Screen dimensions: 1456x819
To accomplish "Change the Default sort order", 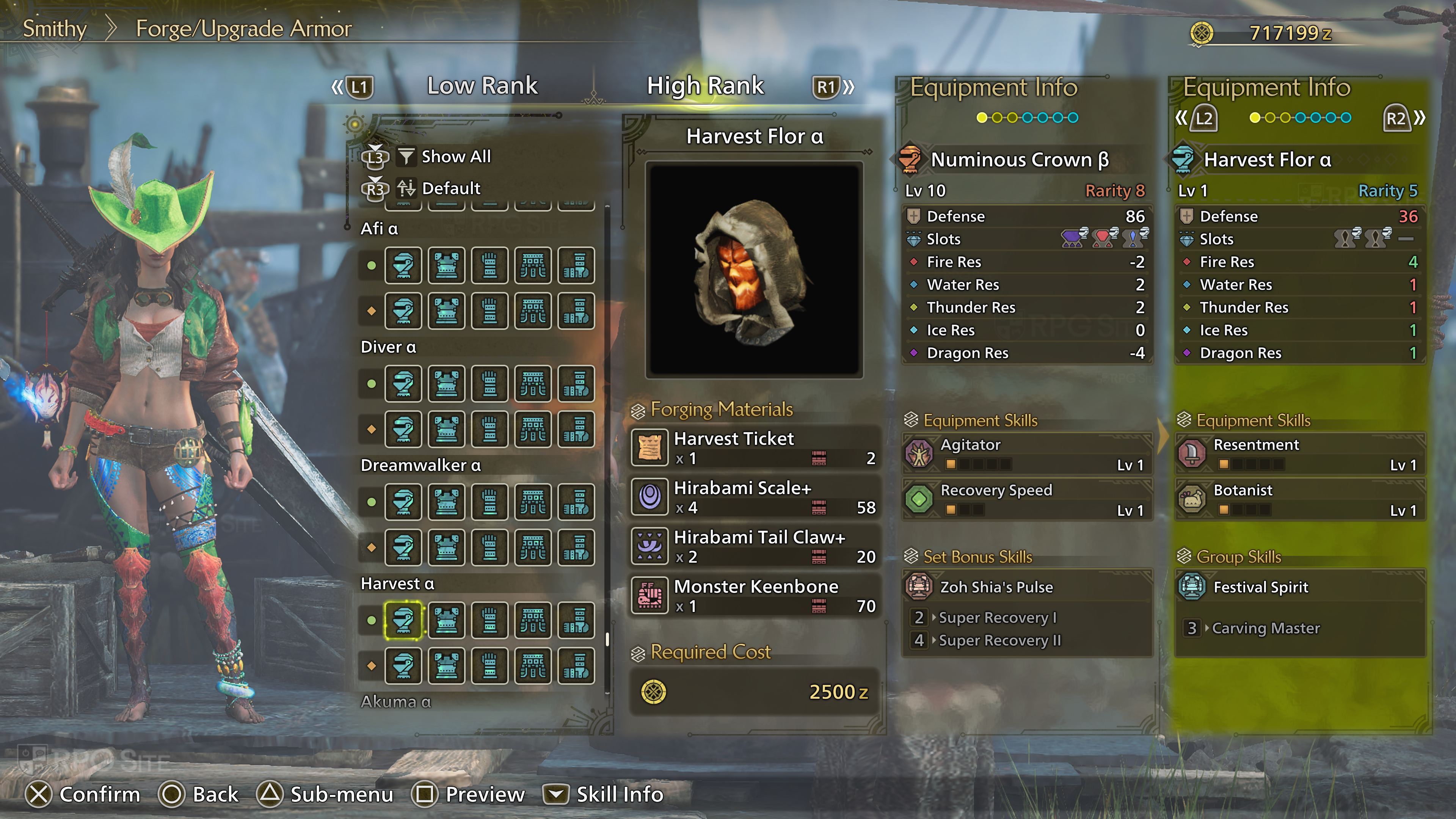I will click(x=450, y=188).
